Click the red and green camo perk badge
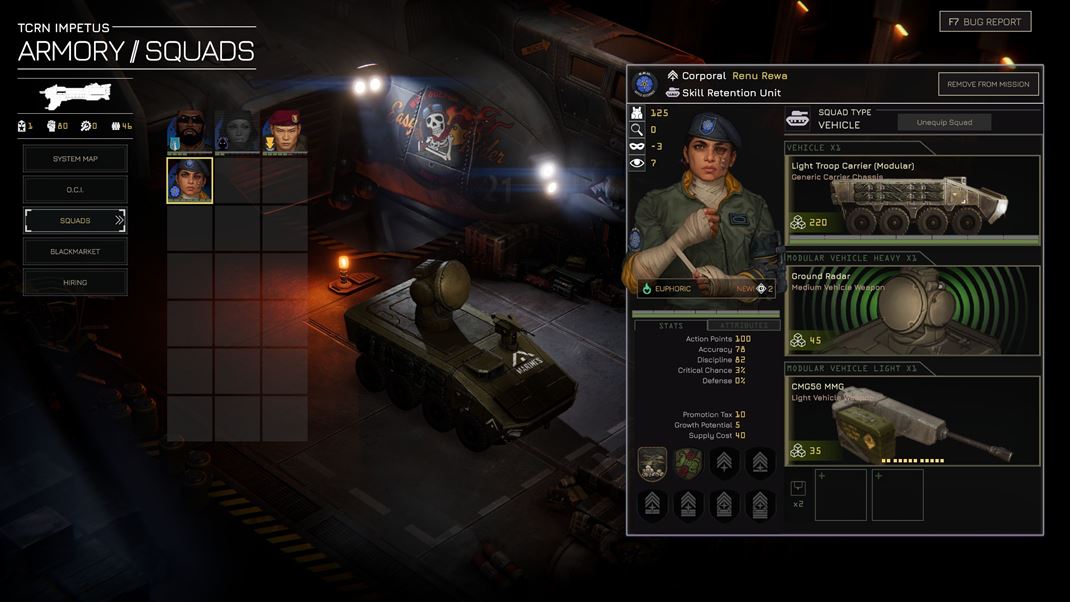Viewport: 1070px width, 602px height. (x=688, y=464)
